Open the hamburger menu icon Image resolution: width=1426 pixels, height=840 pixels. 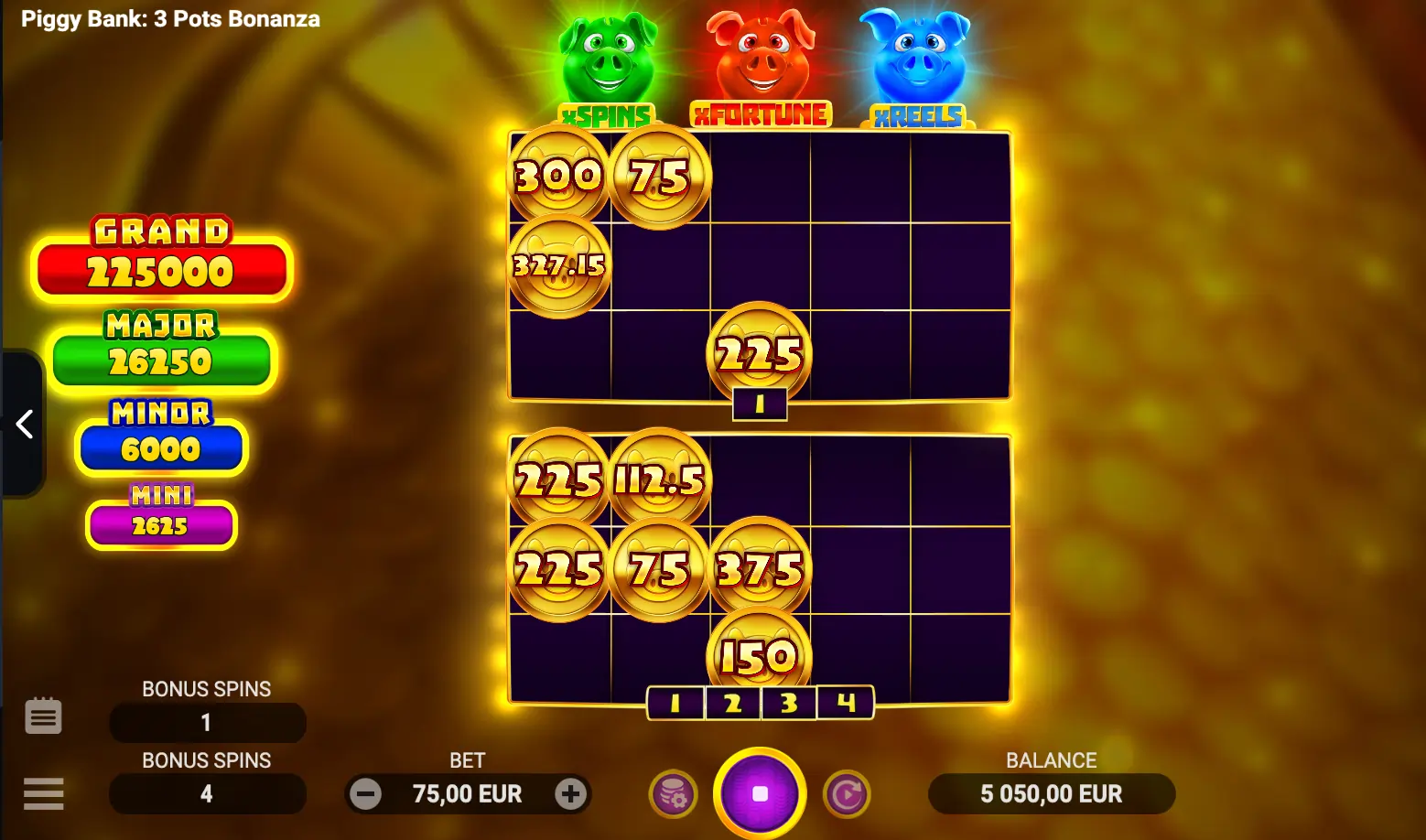(x=43, y=793)
